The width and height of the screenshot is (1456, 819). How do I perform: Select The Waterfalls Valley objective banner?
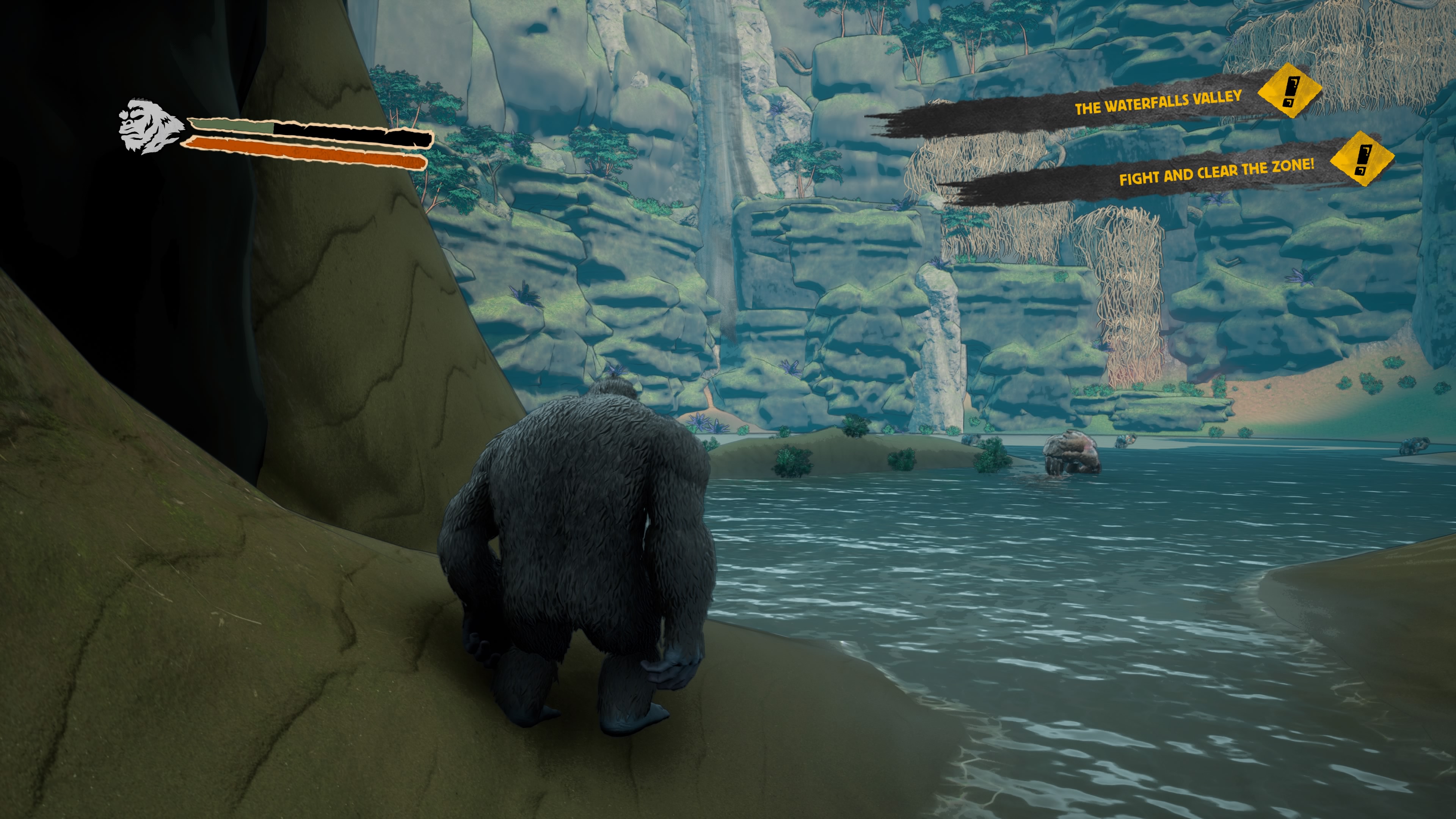click(1157, 102)
